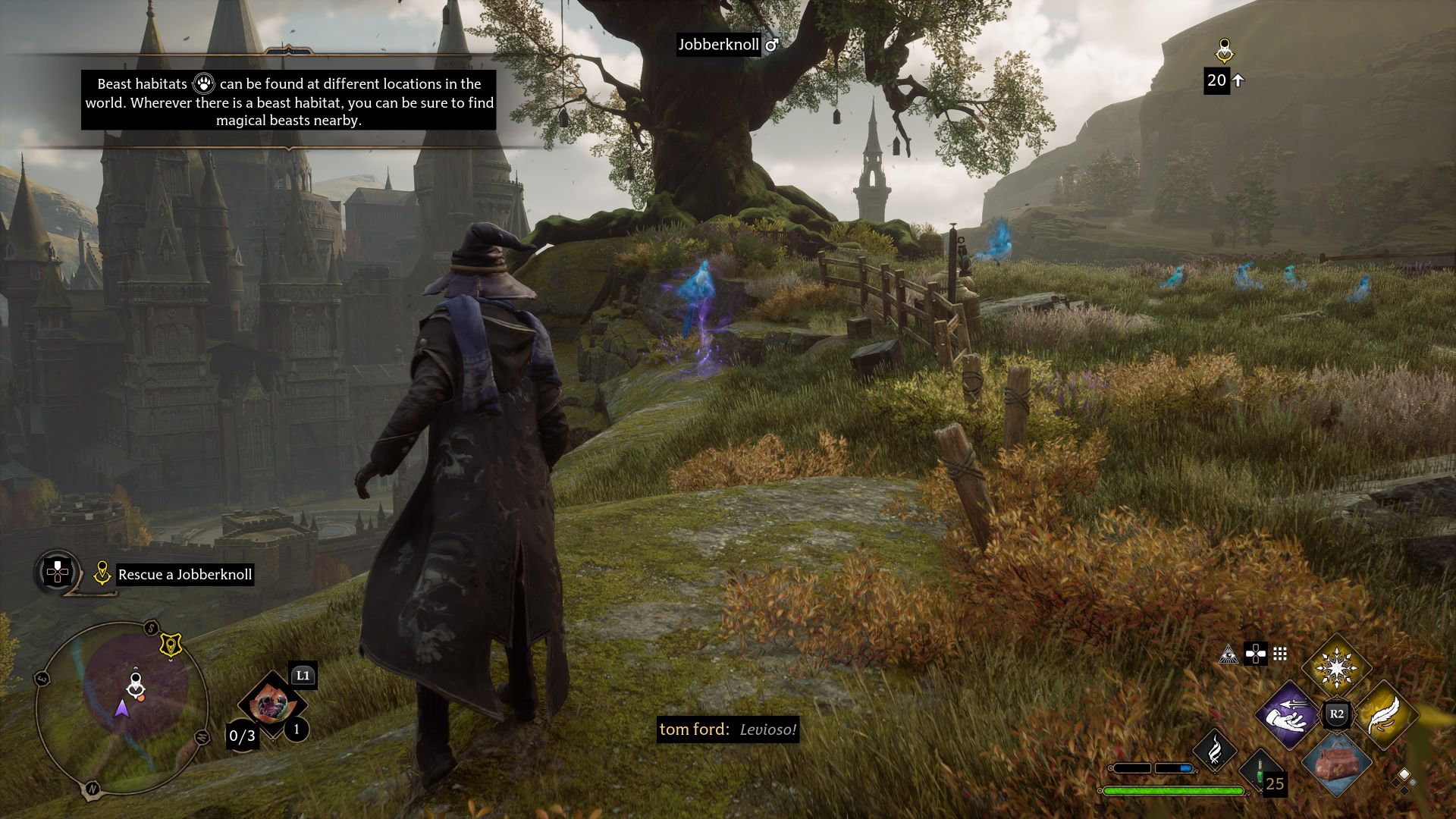Click the Rescue a Jobberknoll objective text
Screen dimensions: 1456x819
(x=186, y=576)
